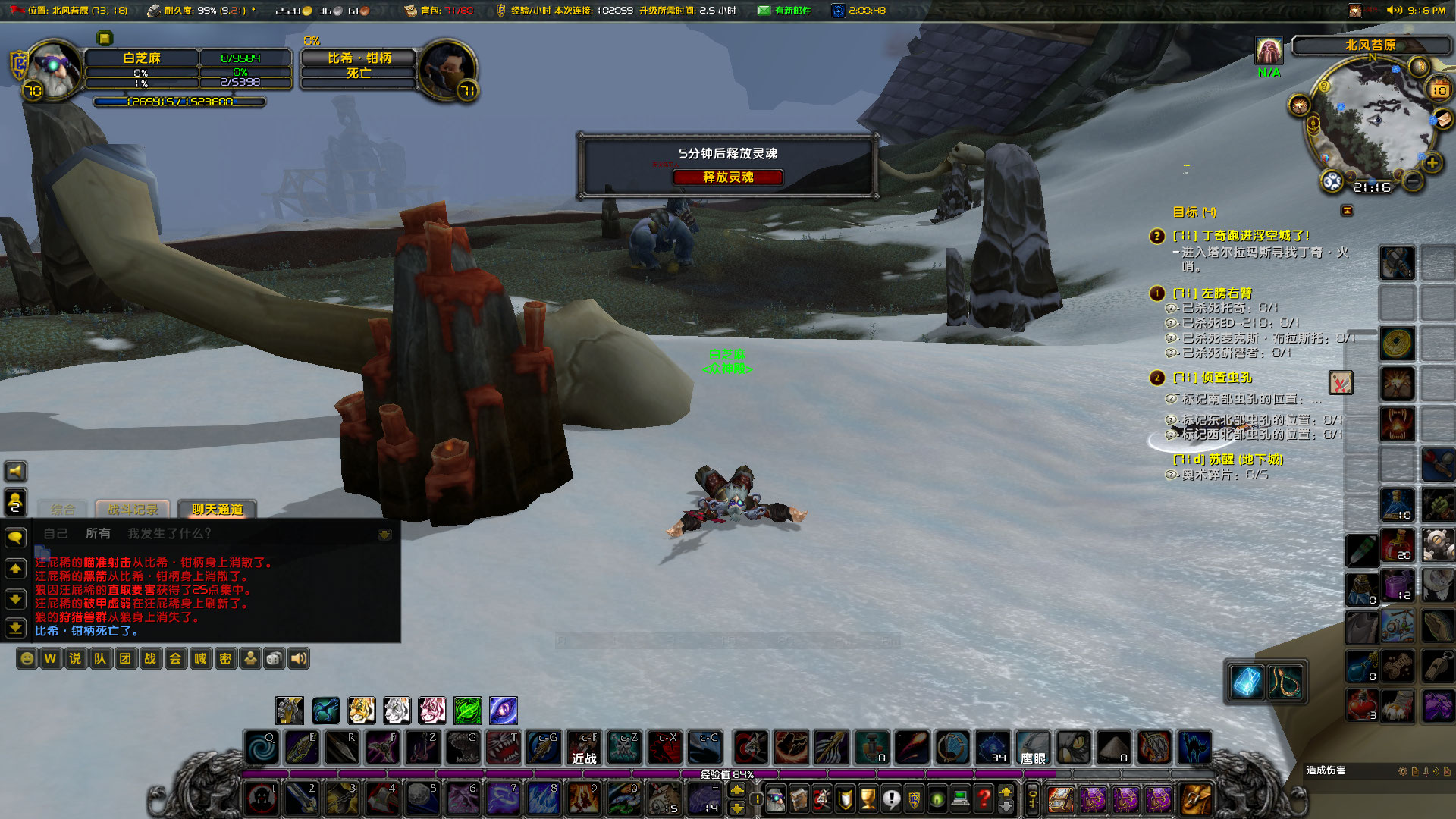
Task: Open the mail icon beside the minimap
Action: point(1442,120)
